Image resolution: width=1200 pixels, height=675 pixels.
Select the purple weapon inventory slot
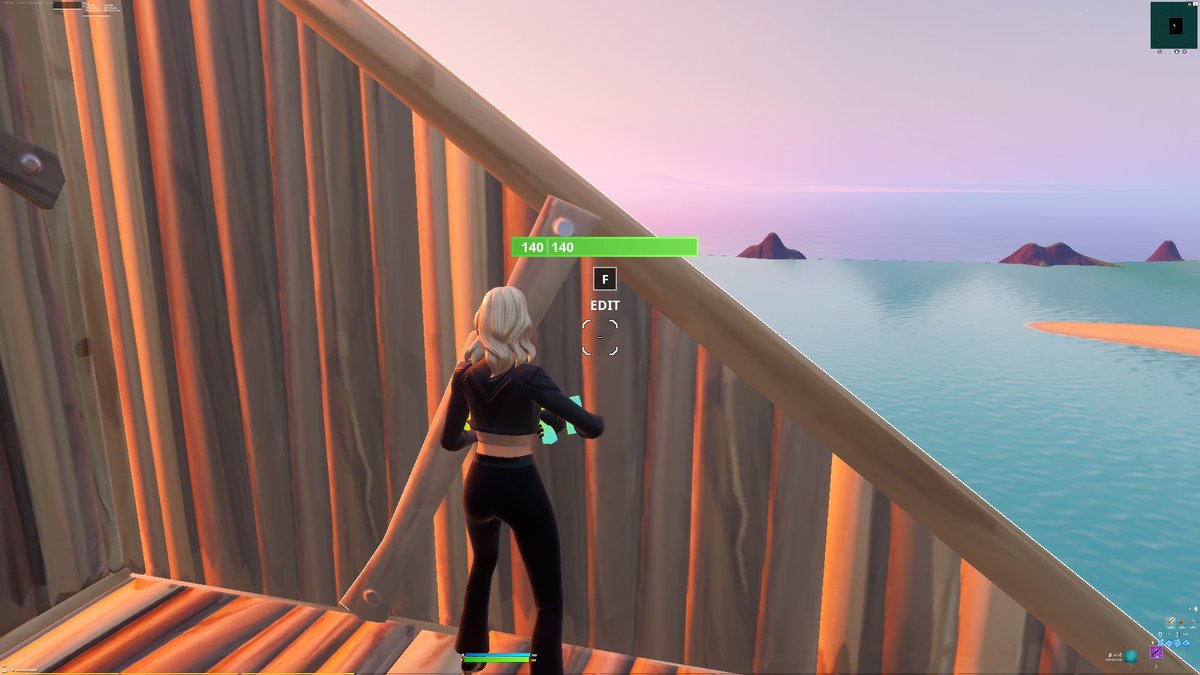[x=1156, y=653]
